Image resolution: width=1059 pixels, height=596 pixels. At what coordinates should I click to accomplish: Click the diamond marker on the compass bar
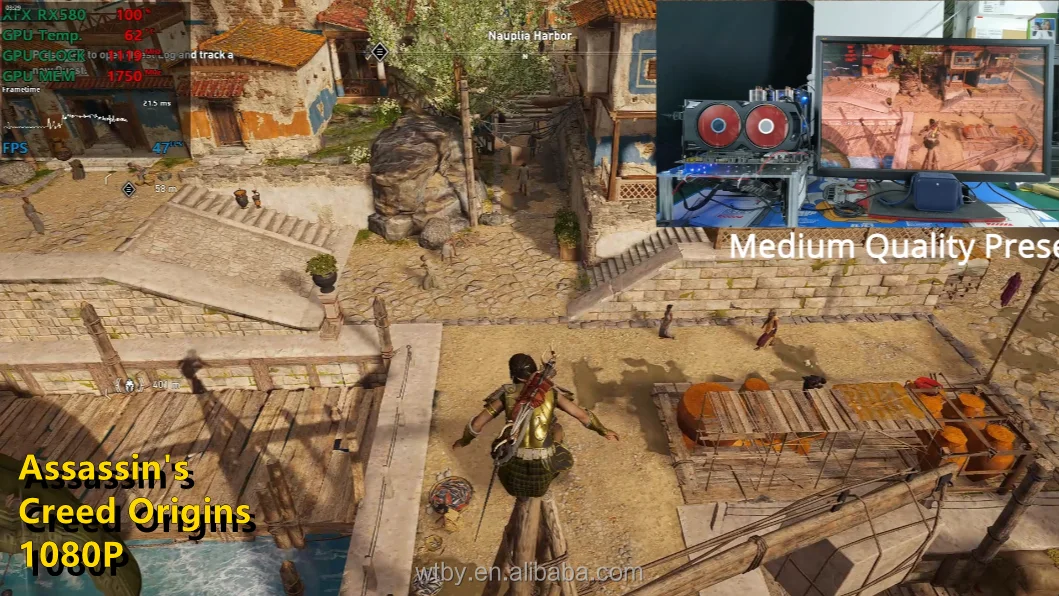pyautogui.click(x=379, y=52)
